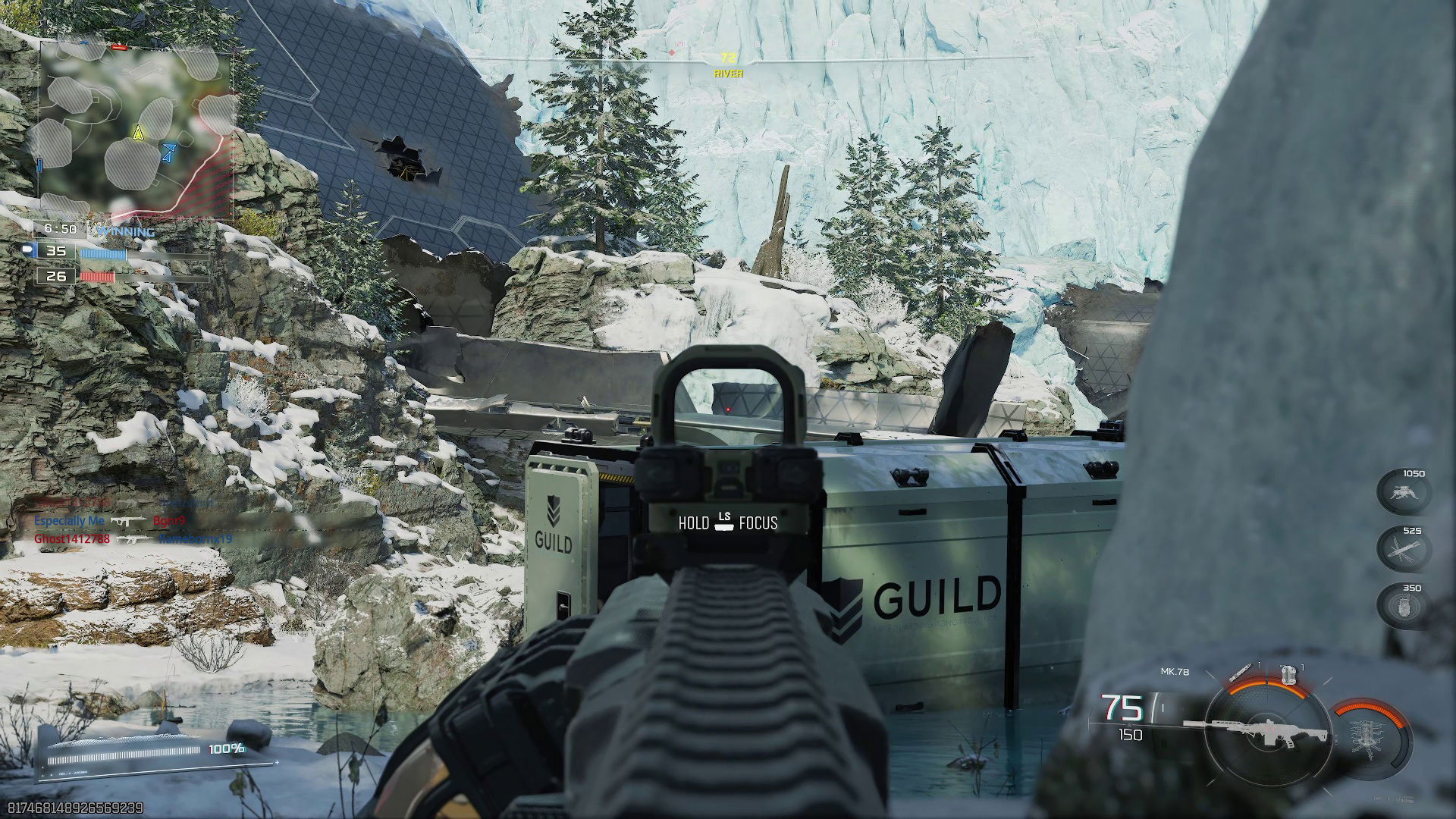This screenshot has width=1456, height=819.
Task: Click the field upgrade device icon with count 1
Action: click(x=1289, y=675)
